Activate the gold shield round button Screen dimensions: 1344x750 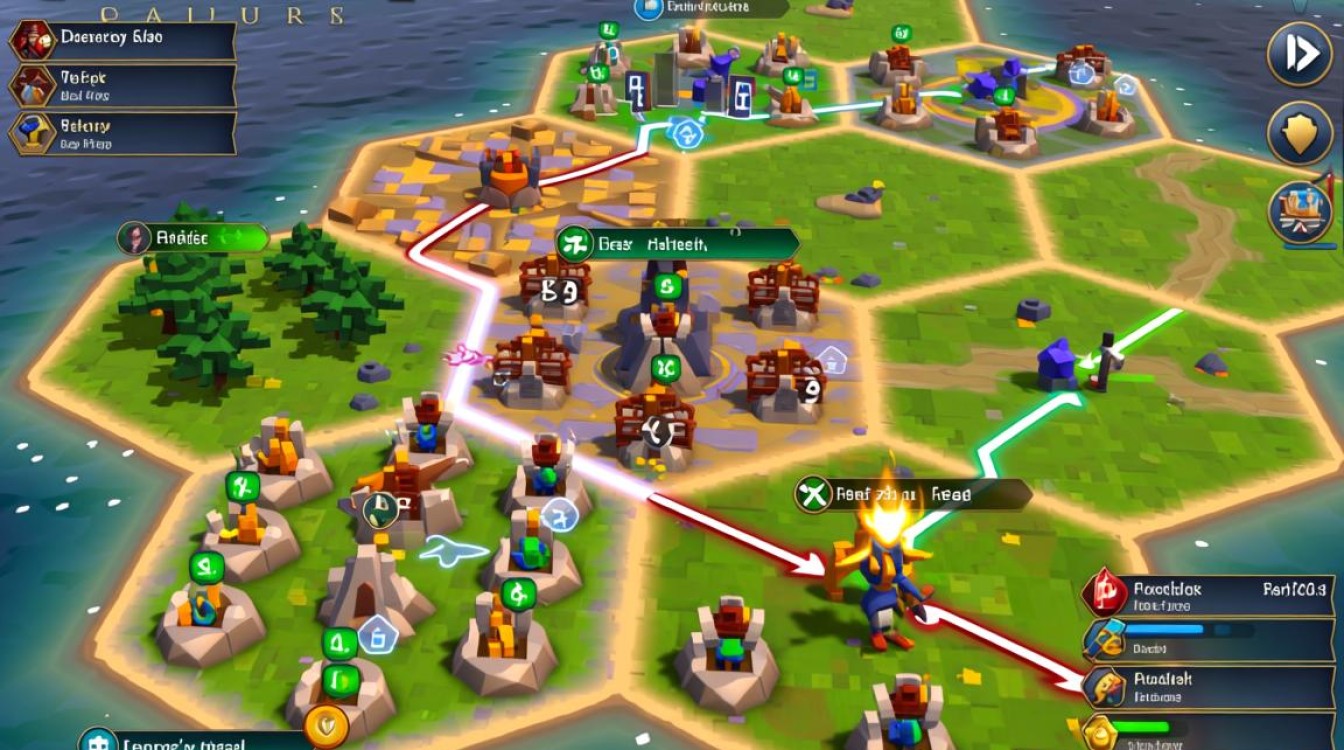coord(1299,133)
